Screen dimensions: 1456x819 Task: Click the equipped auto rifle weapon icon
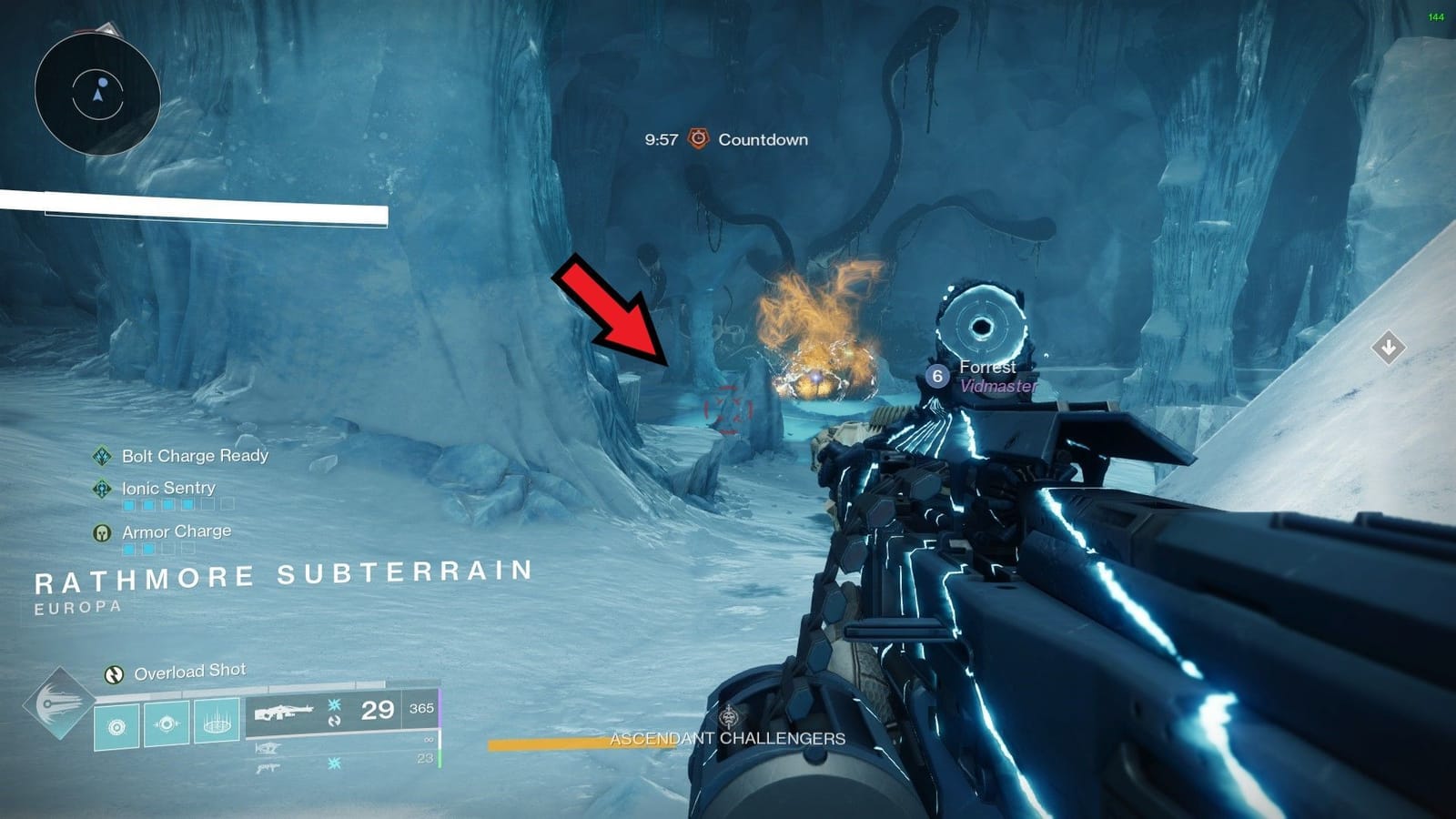pyautogui.click(x=284, y=711)
